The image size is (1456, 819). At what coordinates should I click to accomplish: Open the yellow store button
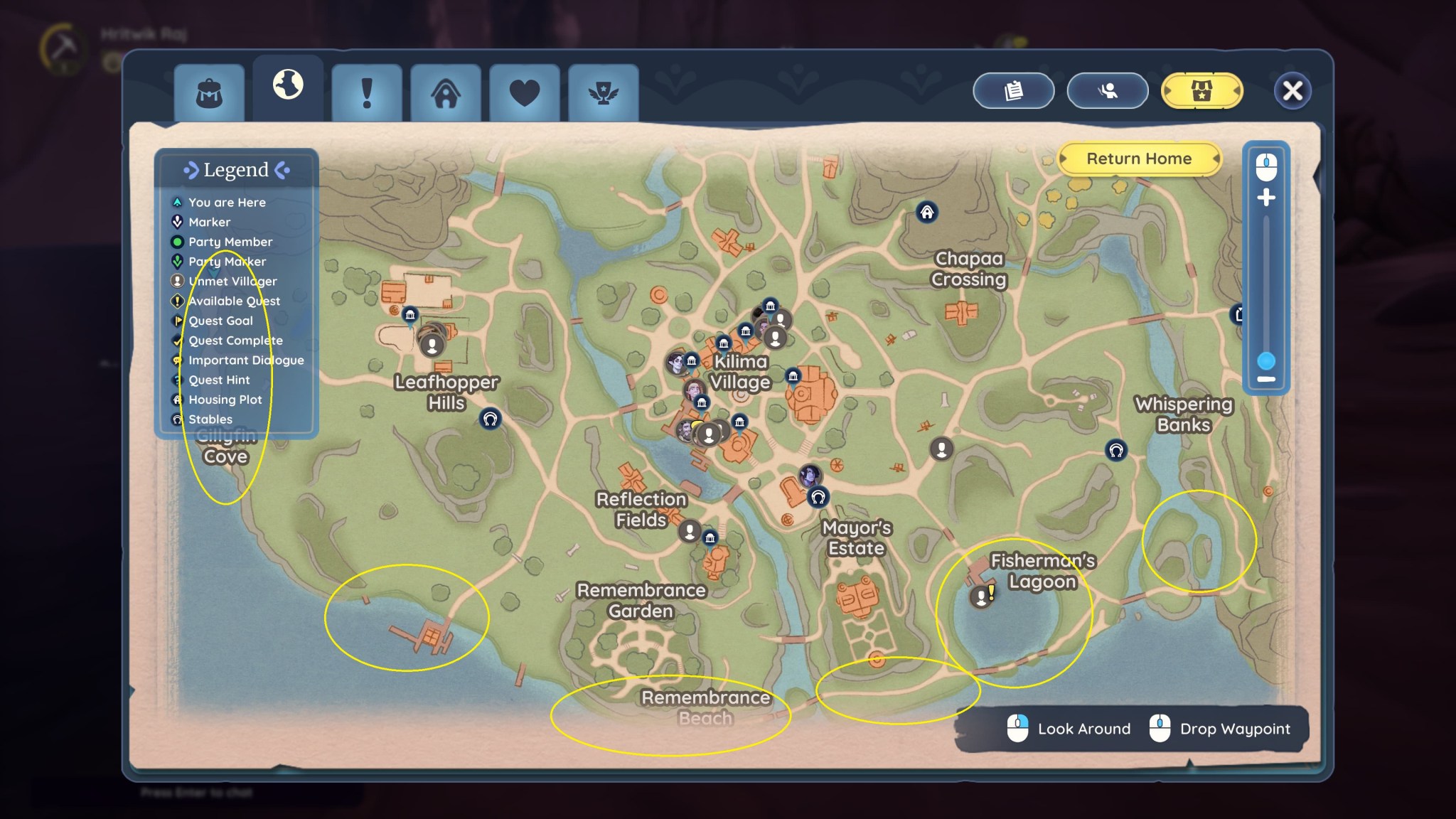tap(1201, 91)
